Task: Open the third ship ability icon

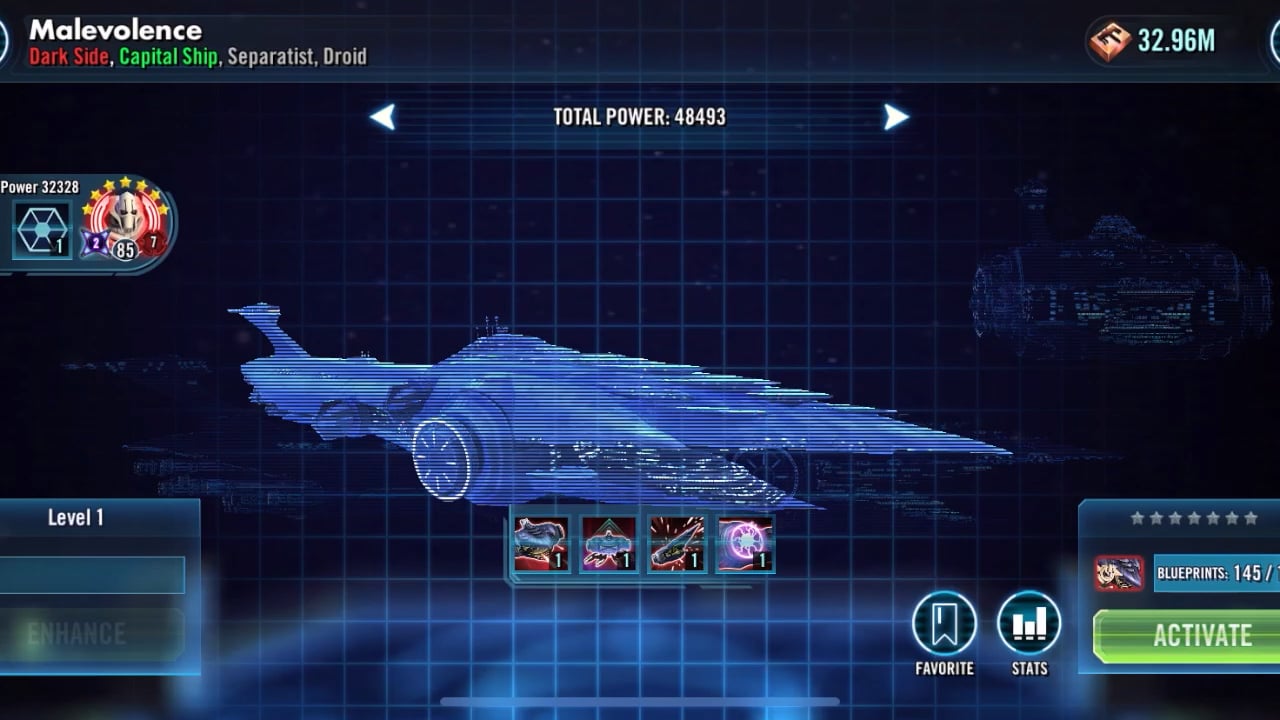Action: (676, 544)
